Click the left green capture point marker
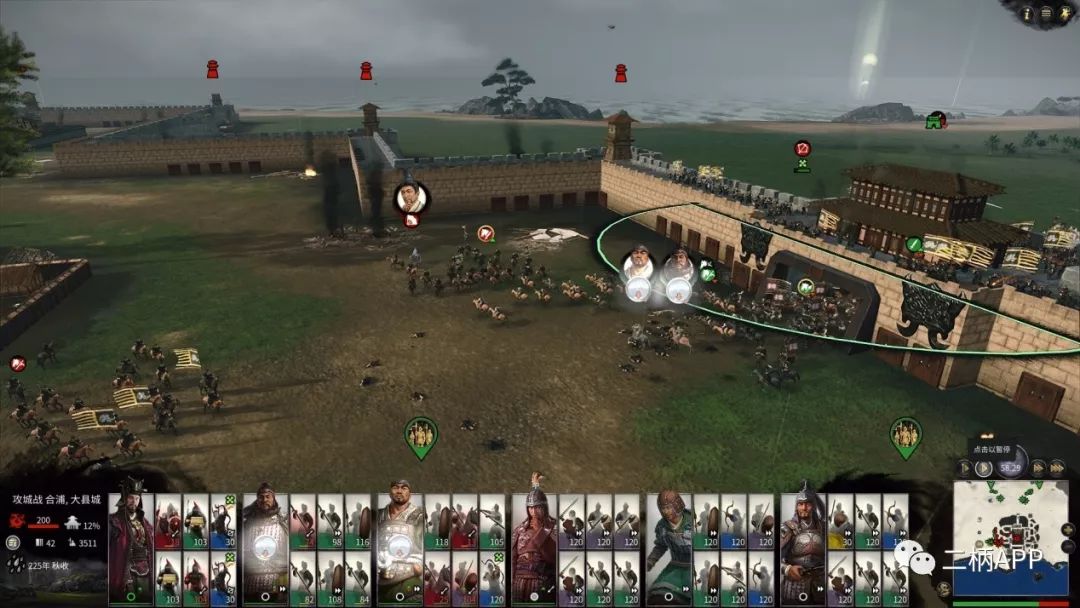The image size is (1080, 608). (421, 436)
